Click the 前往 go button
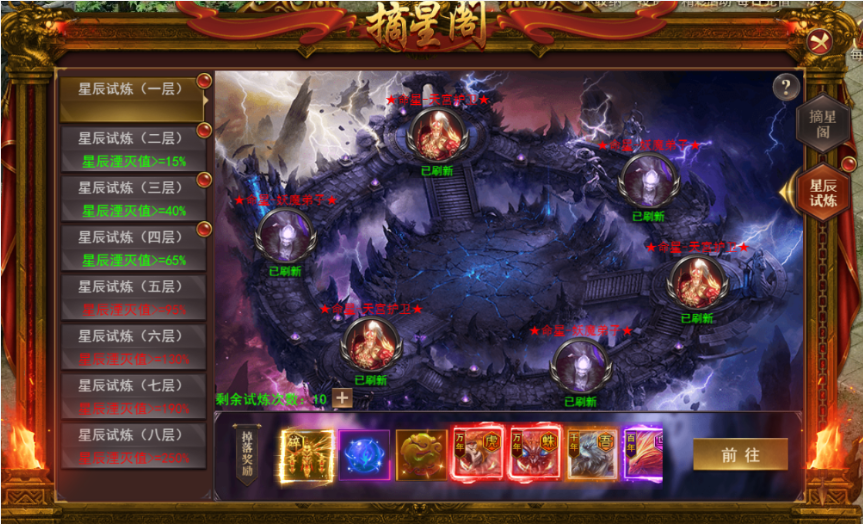This screenshot has height=524, width=863. tap(740, 455)
